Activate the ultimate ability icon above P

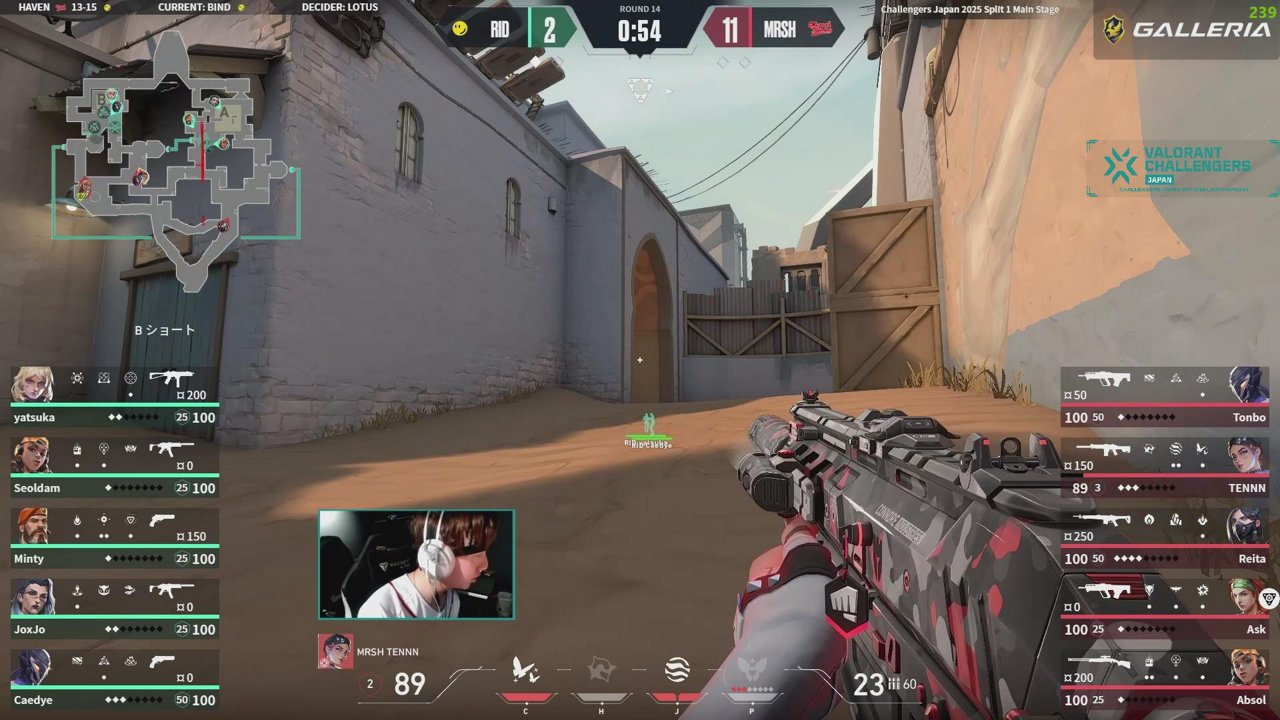[751, 670]
